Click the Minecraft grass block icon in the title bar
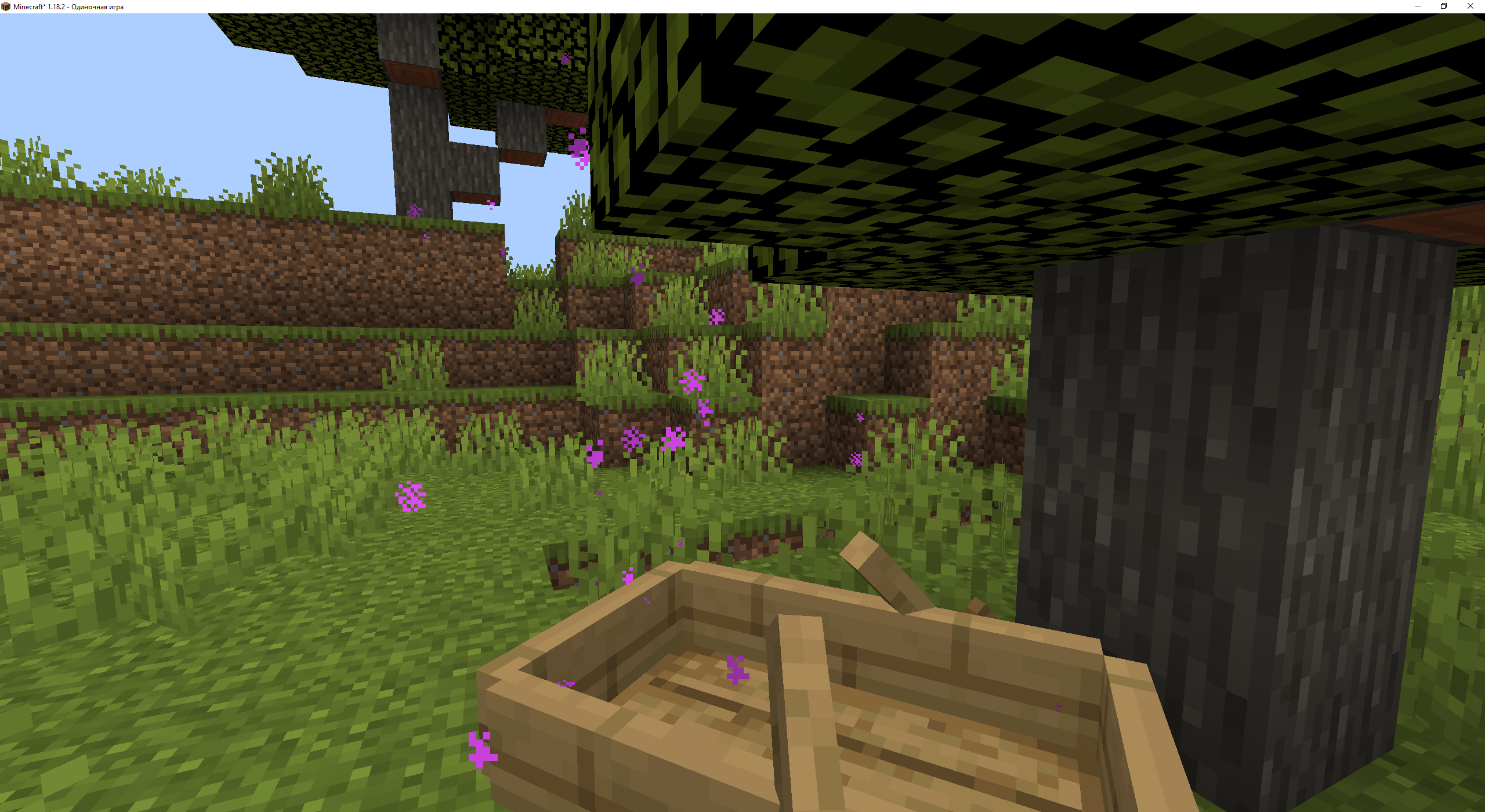This screenshot has height=812, width=1485. coord(6,6)
